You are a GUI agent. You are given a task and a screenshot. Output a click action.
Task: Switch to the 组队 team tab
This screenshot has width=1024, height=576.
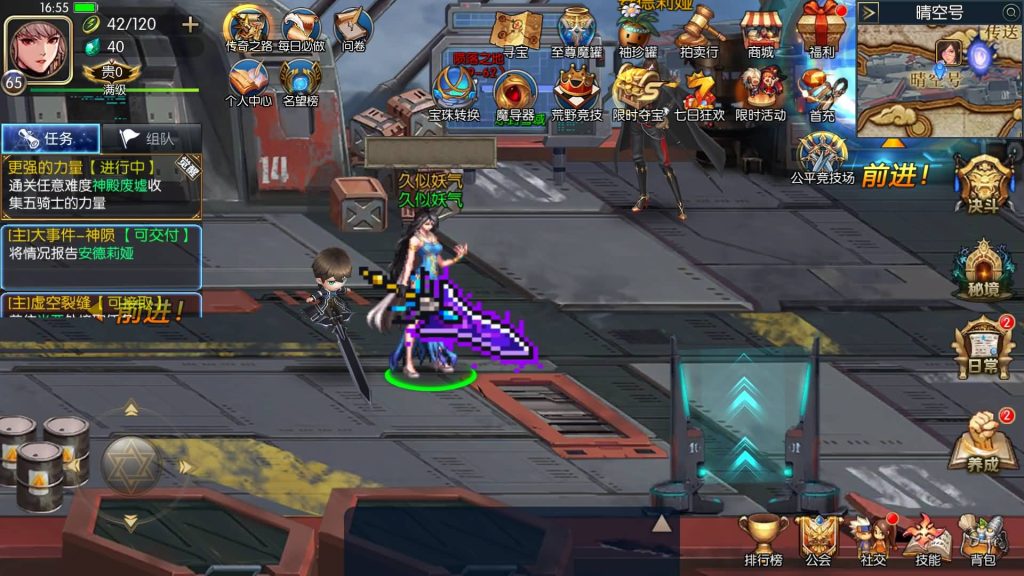152,140
